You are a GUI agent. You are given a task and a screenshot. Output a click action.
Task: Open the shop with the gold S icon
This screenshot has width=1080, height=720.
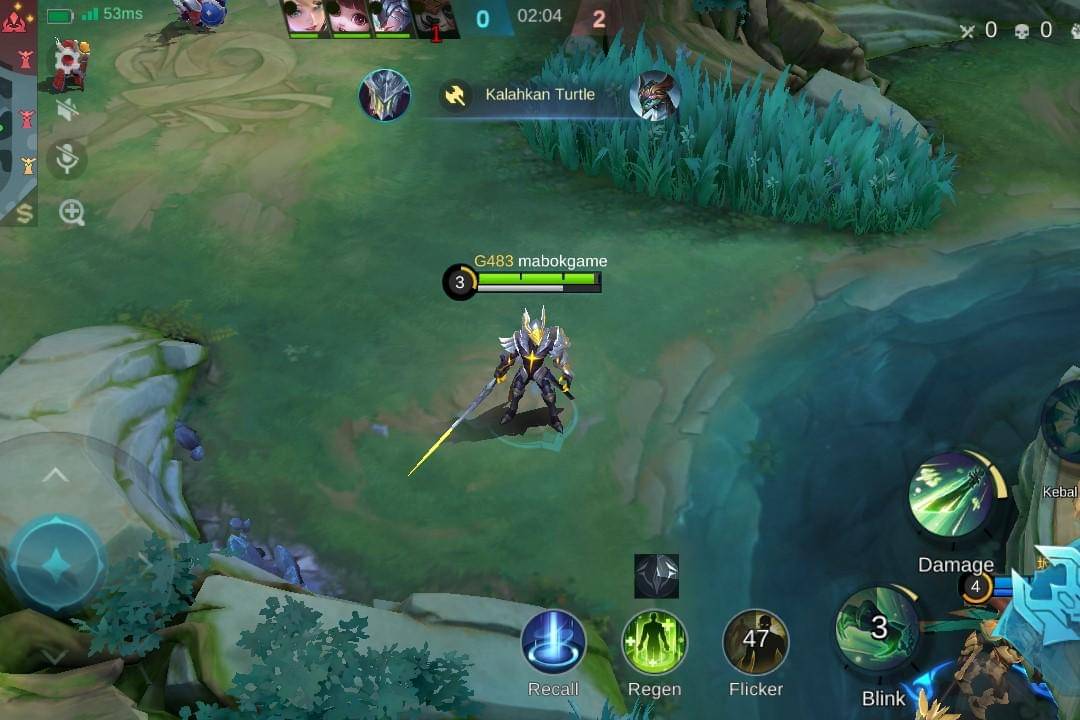(23, 212)
